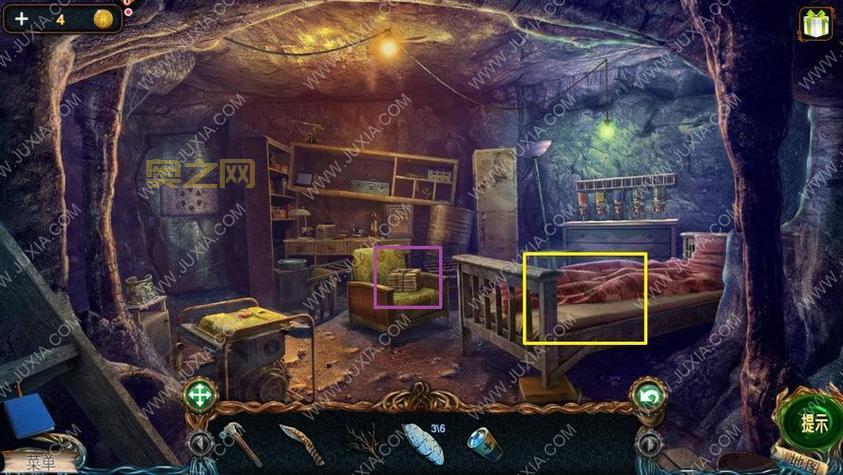843x475 pixels.
Task: Open the 地图 map
Action: [x=800, y=464]
